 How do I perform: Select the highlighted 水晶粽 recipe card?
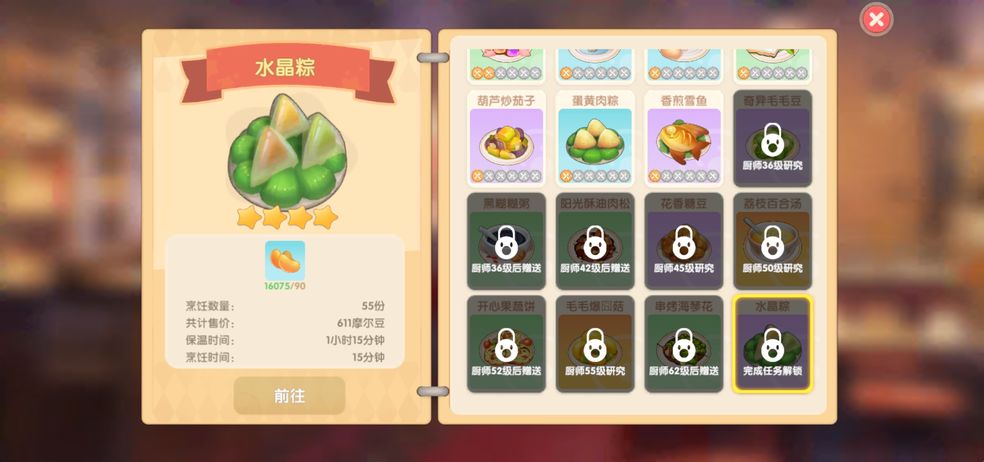click(772, 343)
